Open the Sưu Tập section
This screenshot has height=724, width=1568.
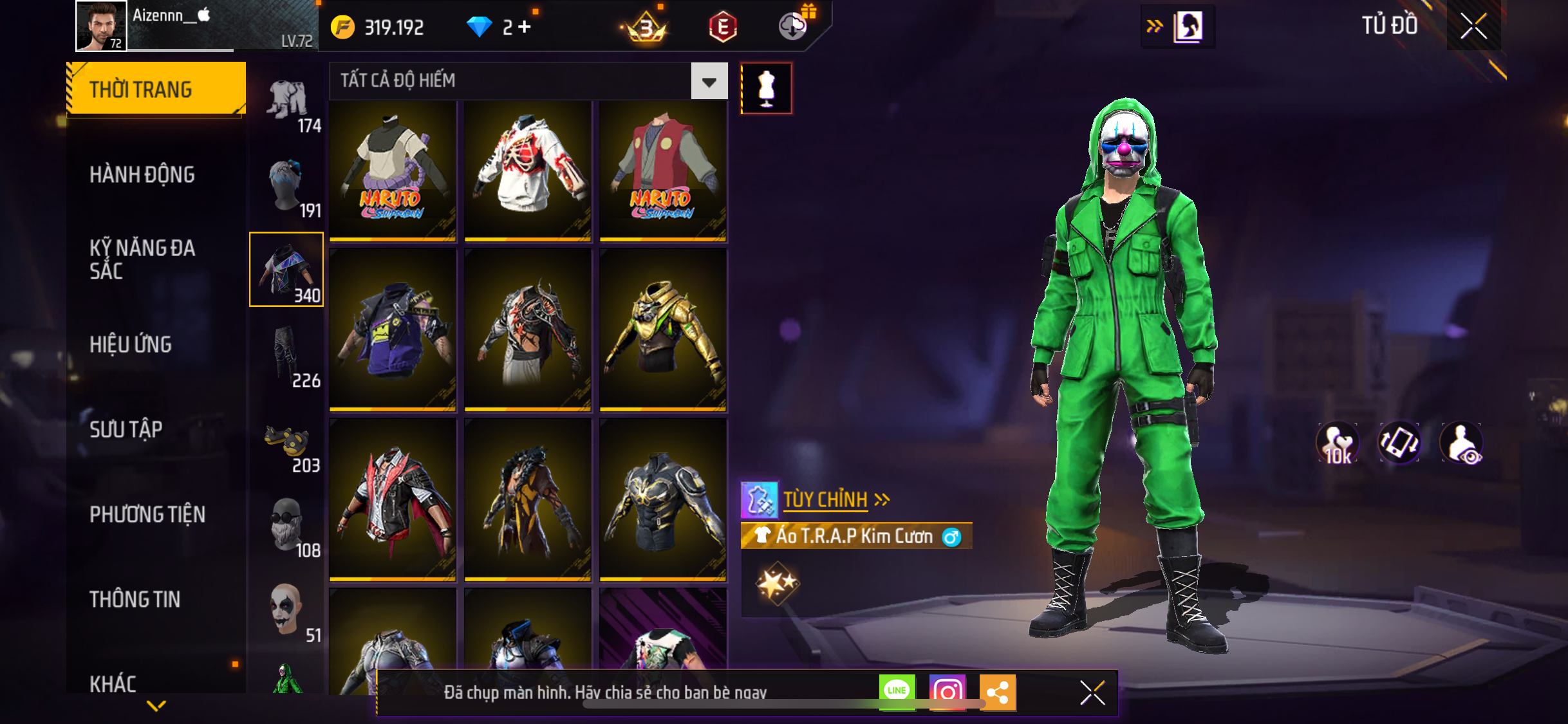(126, 429)
